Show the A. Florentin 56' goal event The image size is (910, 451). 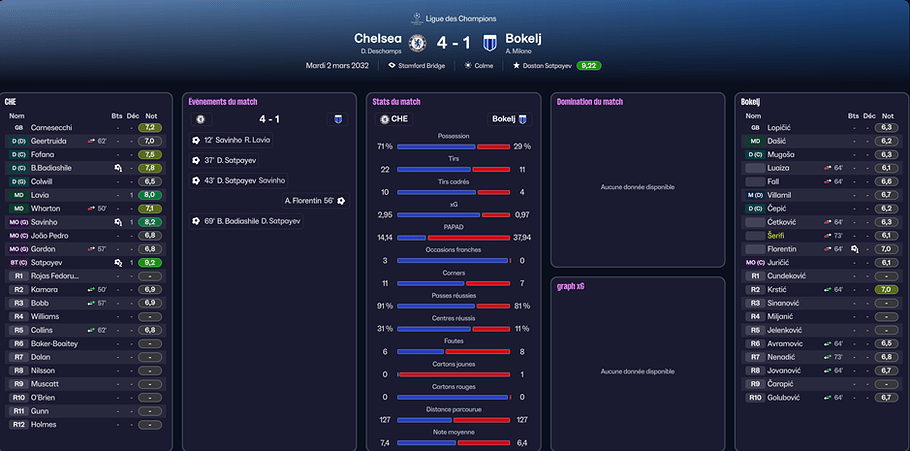point(314,200)
